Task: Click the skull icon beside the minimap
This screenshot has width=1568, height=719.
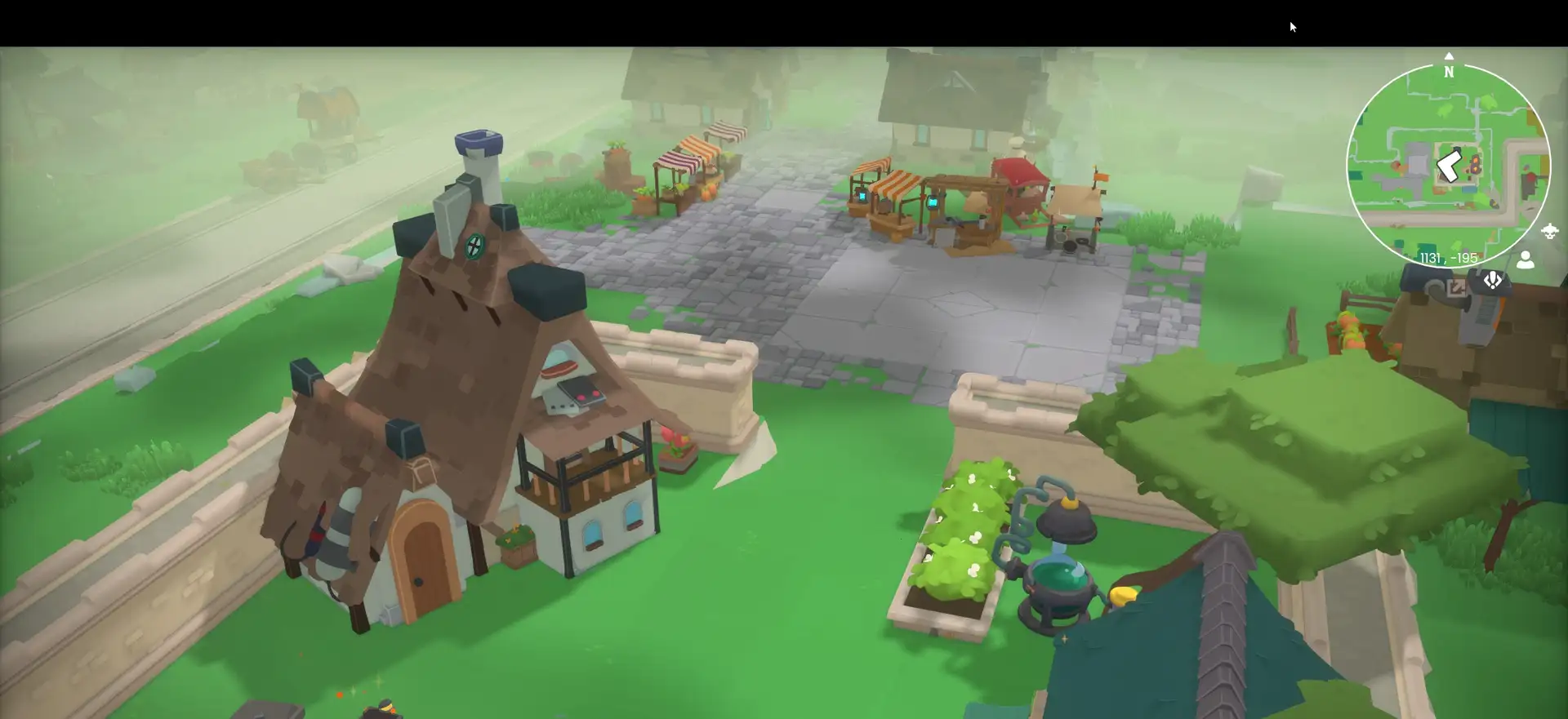Action: pos(1549,232)
